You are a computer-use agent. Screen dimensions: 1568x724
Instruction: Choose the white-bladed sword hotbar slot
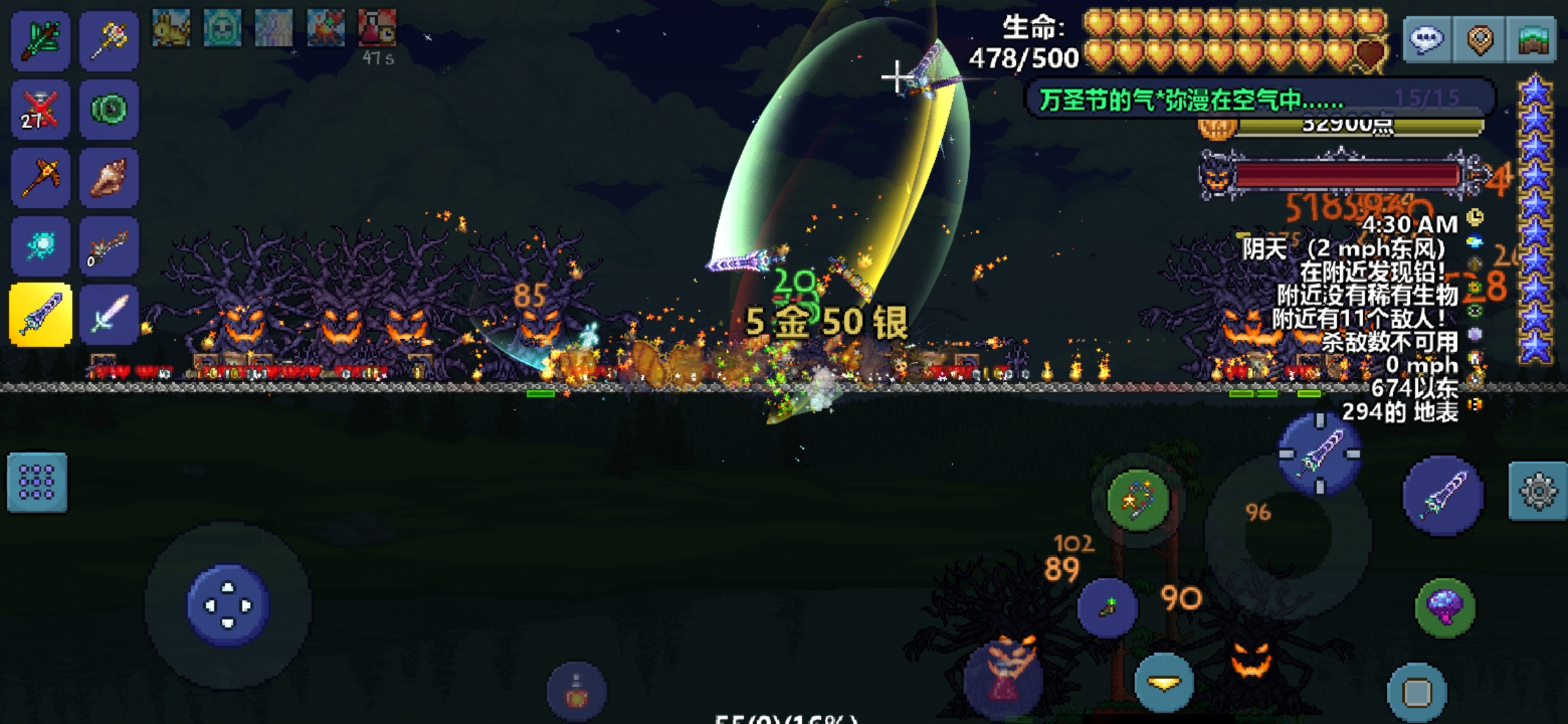pyautogui.click(x=109, y=314)
